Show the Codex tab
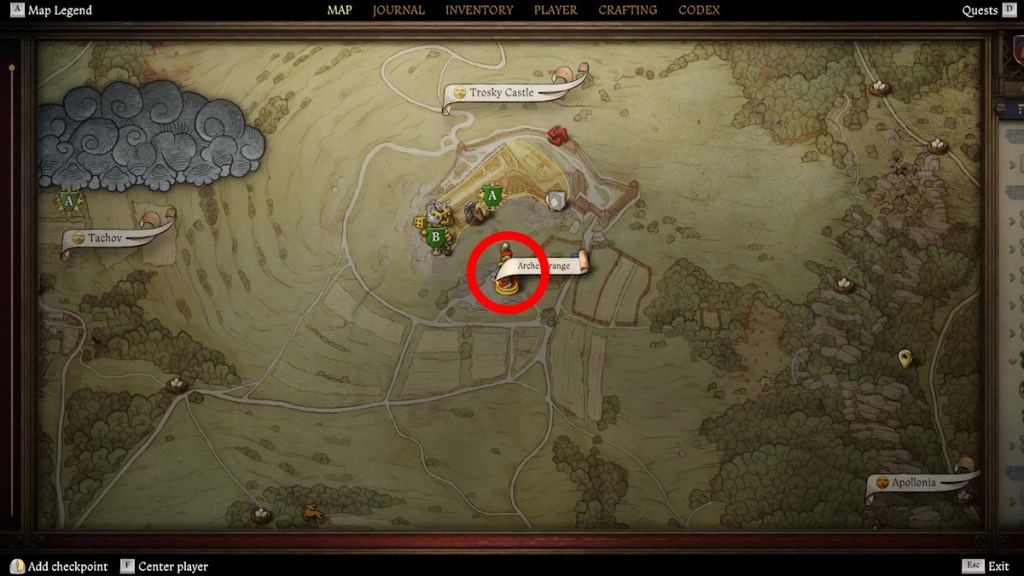This screenshot has height=576, width=1024. [699, 10]
